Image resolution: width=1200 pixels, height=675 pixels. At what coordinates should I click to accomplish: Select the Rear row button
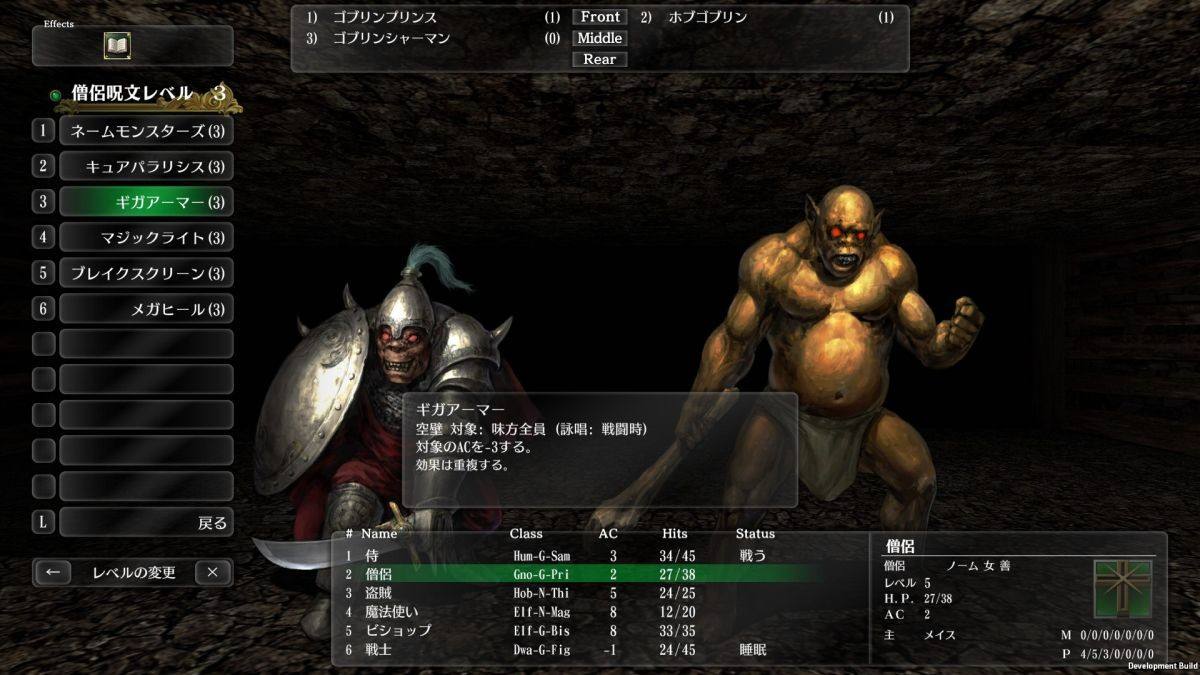(x=600, y=59)
